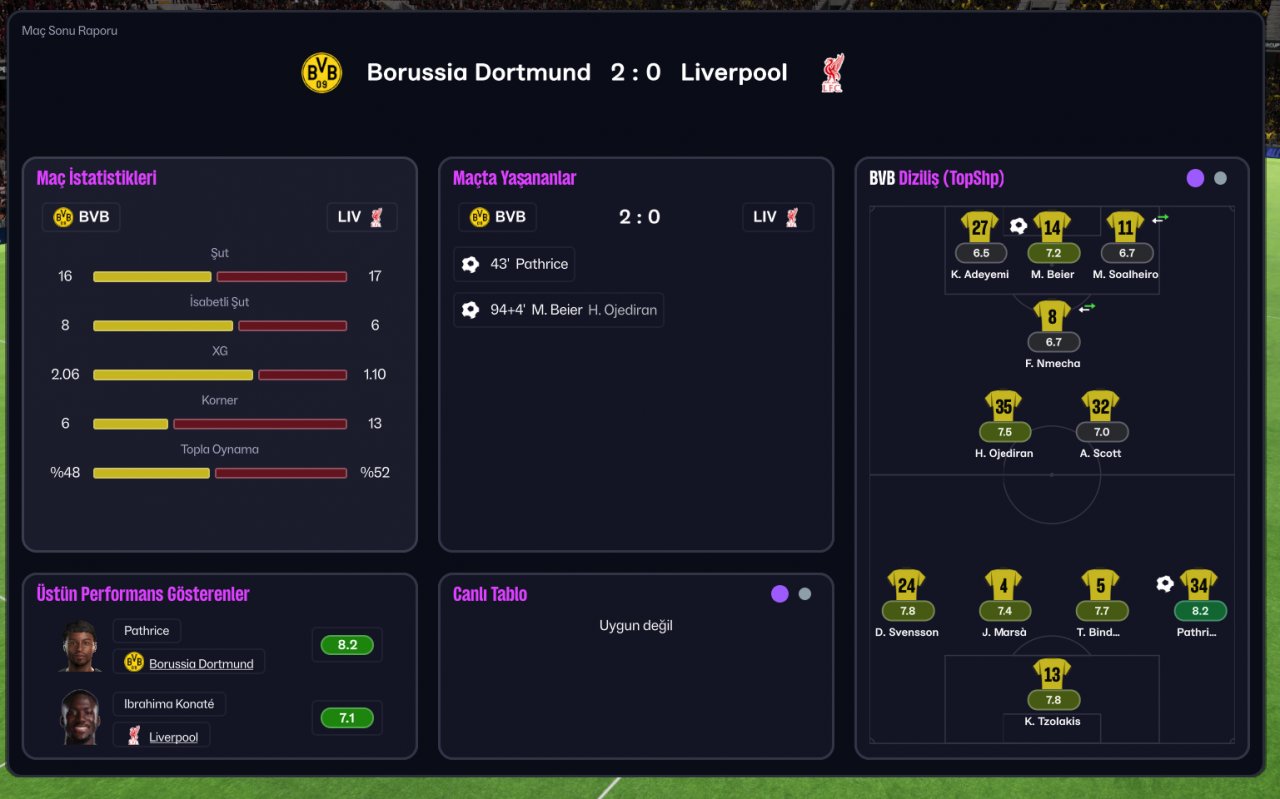Click the 43' Pathrice goal event
The height and width of the screenshot is (799, 1280).
514,264
